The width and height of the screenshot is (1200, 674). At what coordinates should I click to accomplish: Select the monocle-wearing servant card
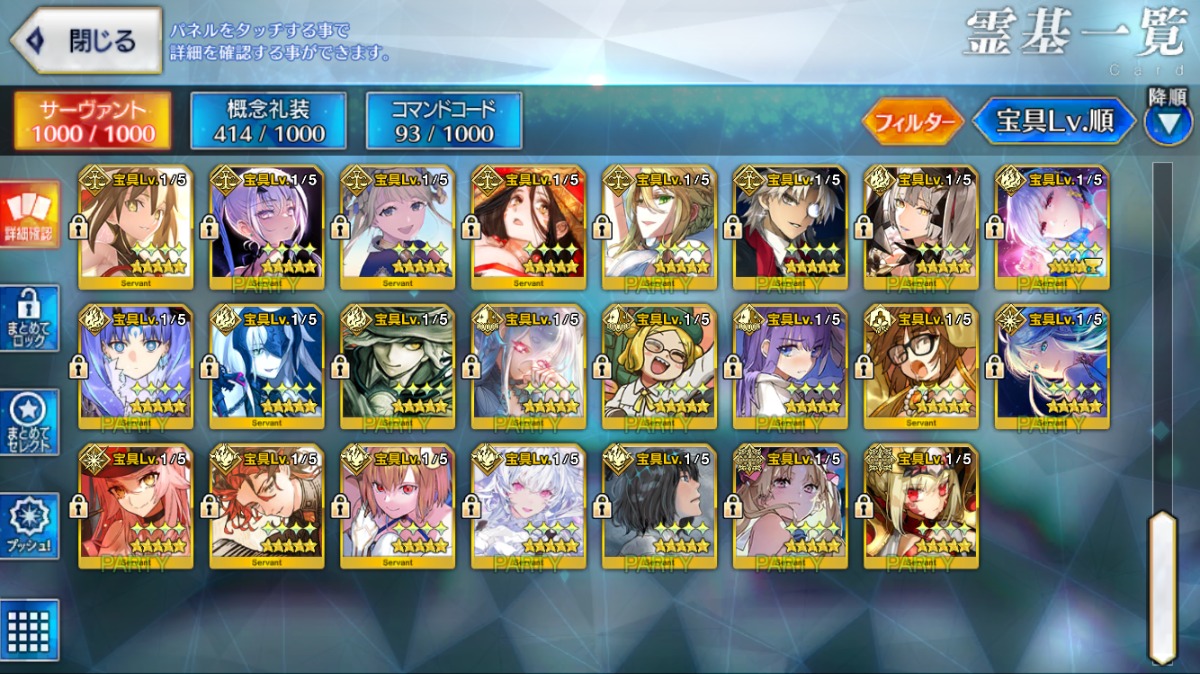click(x=790, y=226)
